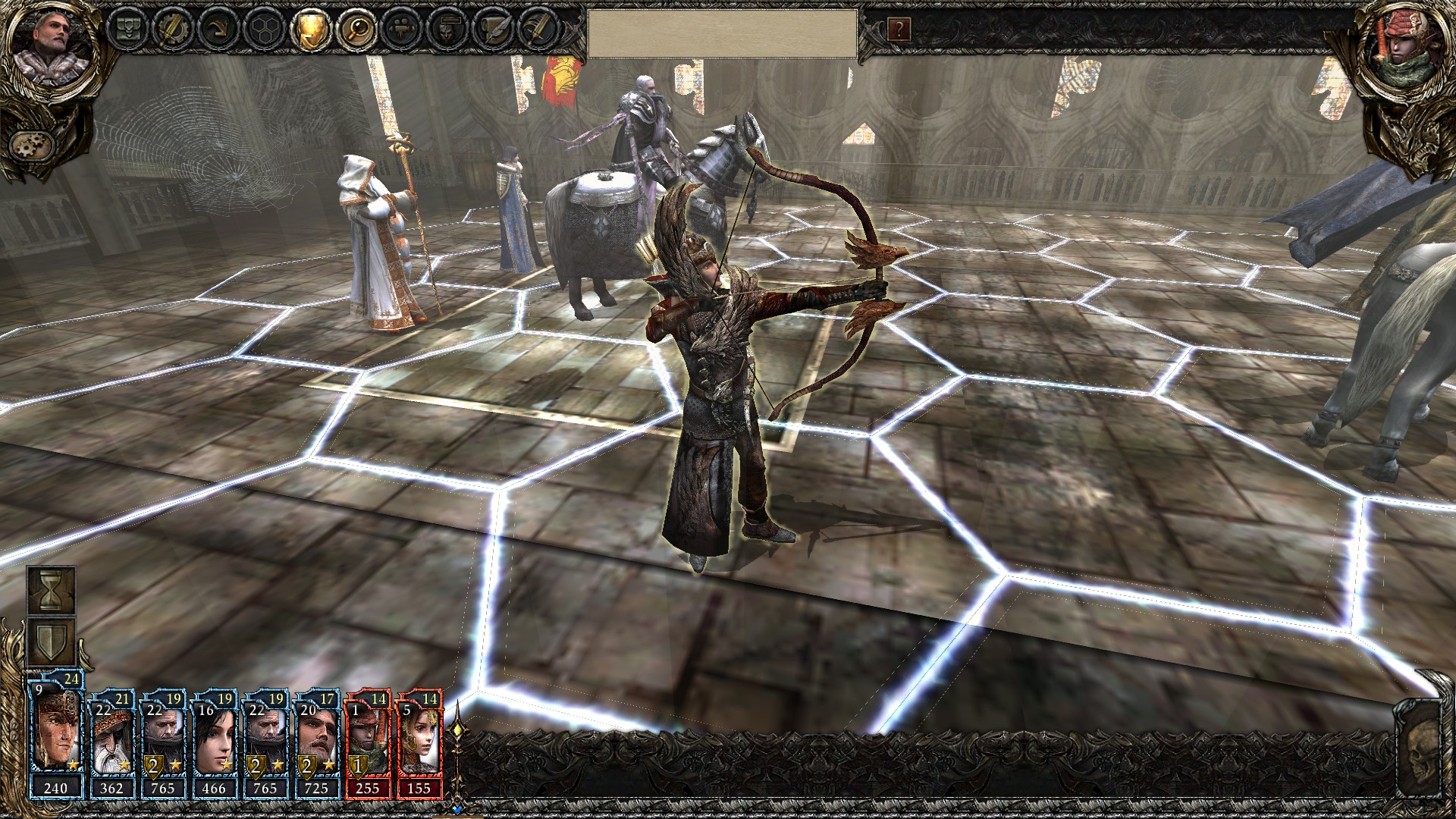Select the sword-and-gear toolbar icon
Image resolution: width=1456 pixels, height=819 pixels.
(x=171, y=29)
